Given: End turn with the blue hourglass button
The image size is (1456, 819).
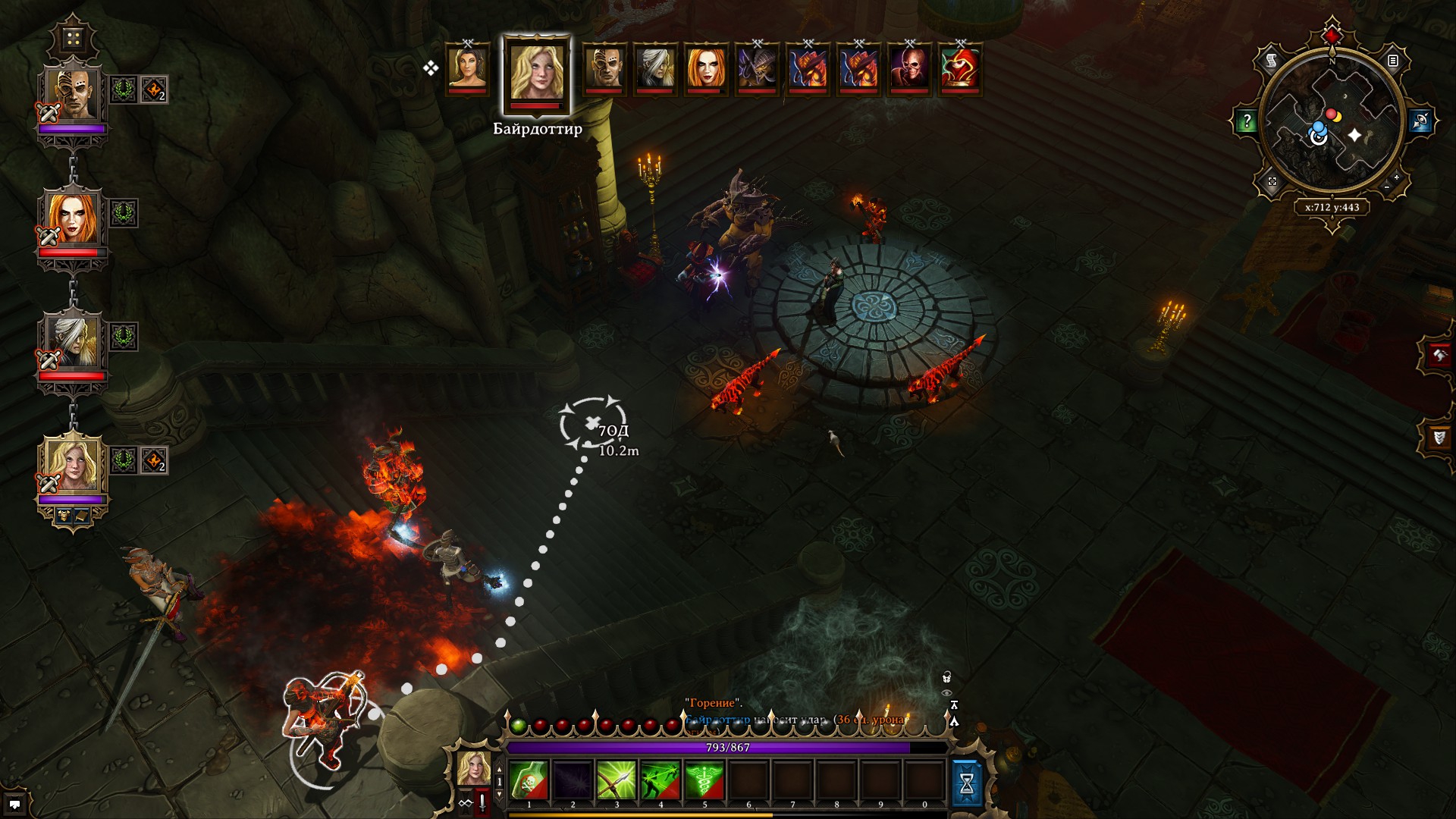Looking at the screenshot, I should 966,783.
